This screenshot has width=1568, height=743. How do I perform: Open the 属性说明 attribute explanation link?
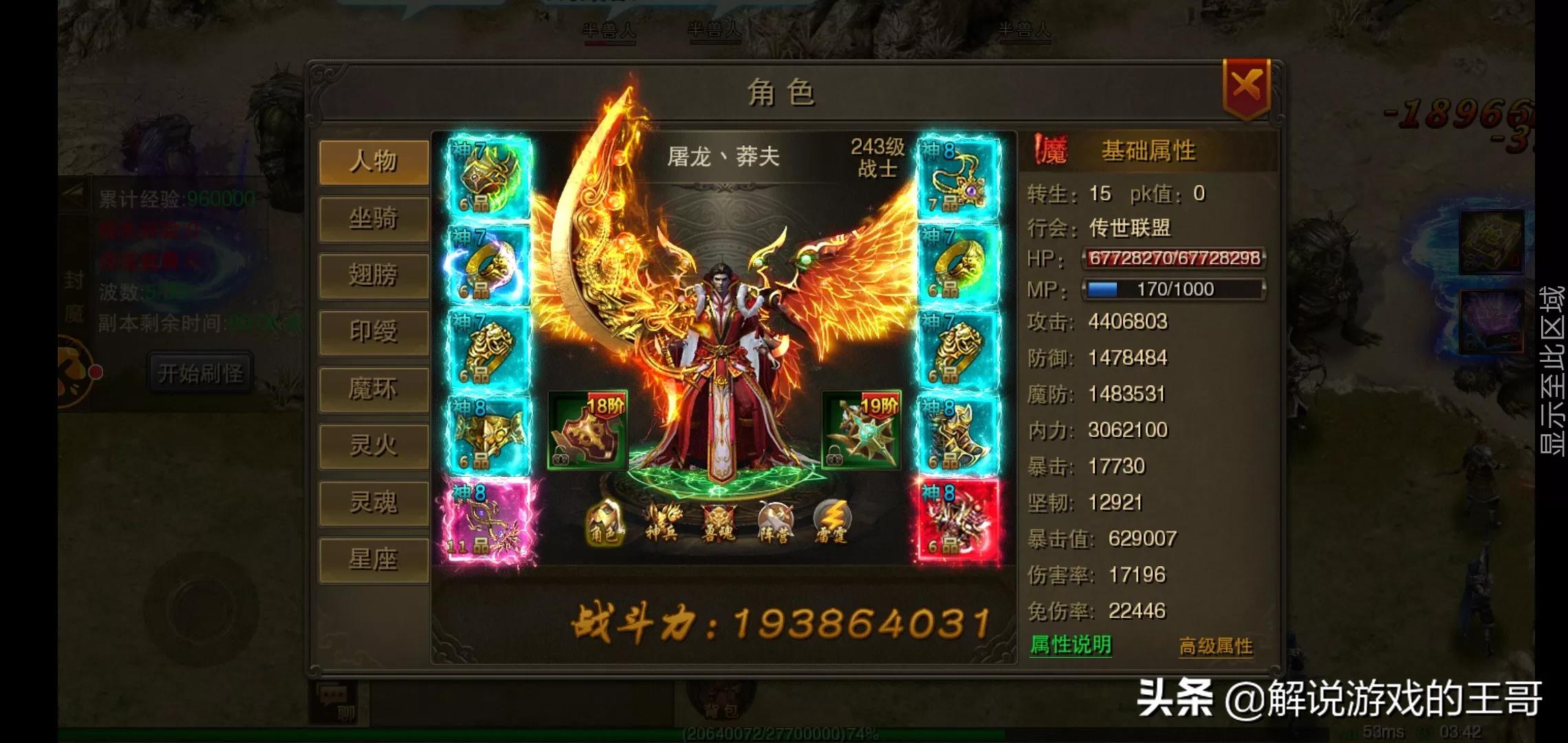[x=1071, y=646]
